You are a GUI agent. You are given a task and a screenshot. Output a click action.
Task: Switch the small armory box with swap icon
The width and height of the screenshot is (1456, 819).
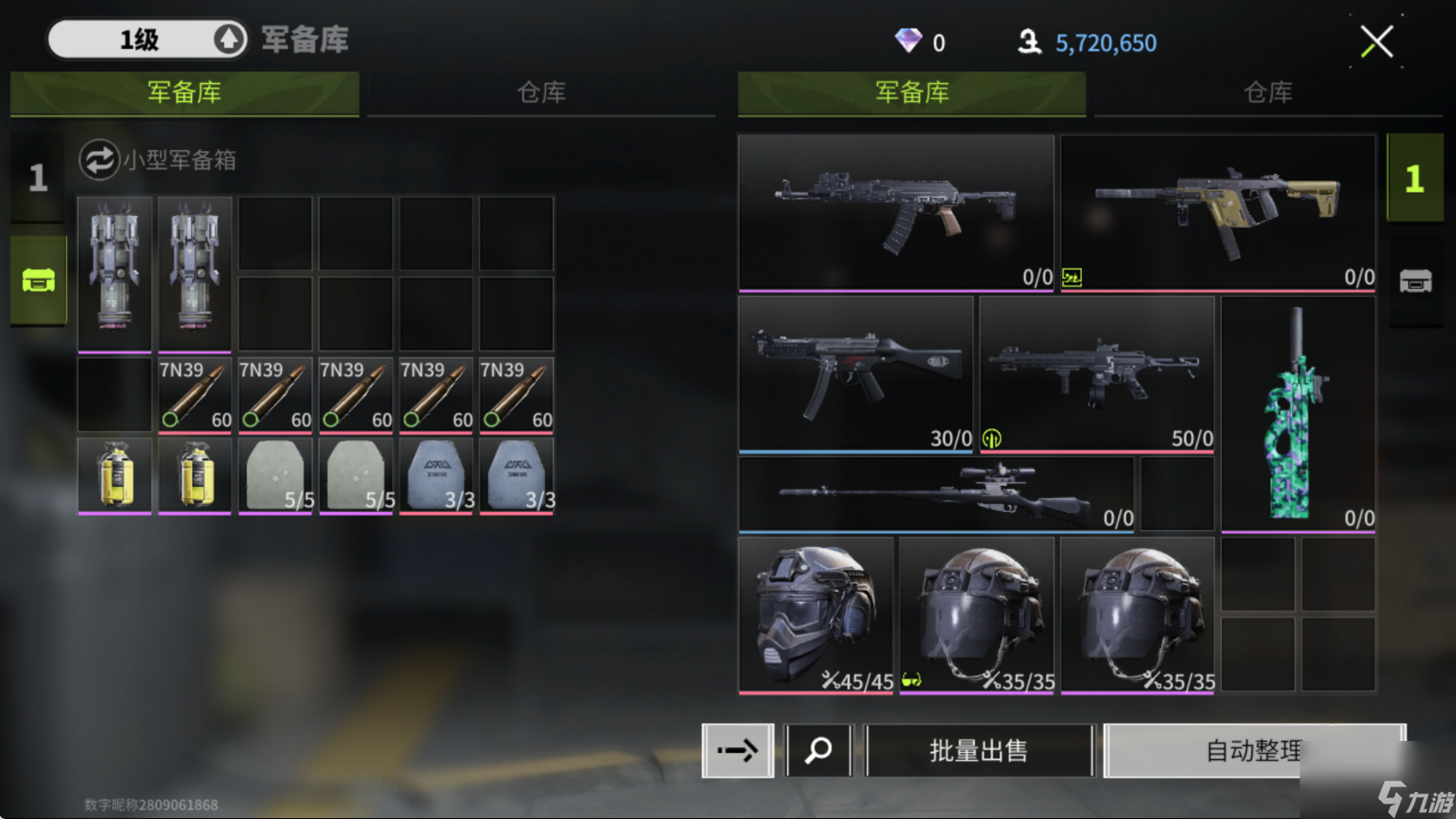pyautogui.click(x=99, y=160)
